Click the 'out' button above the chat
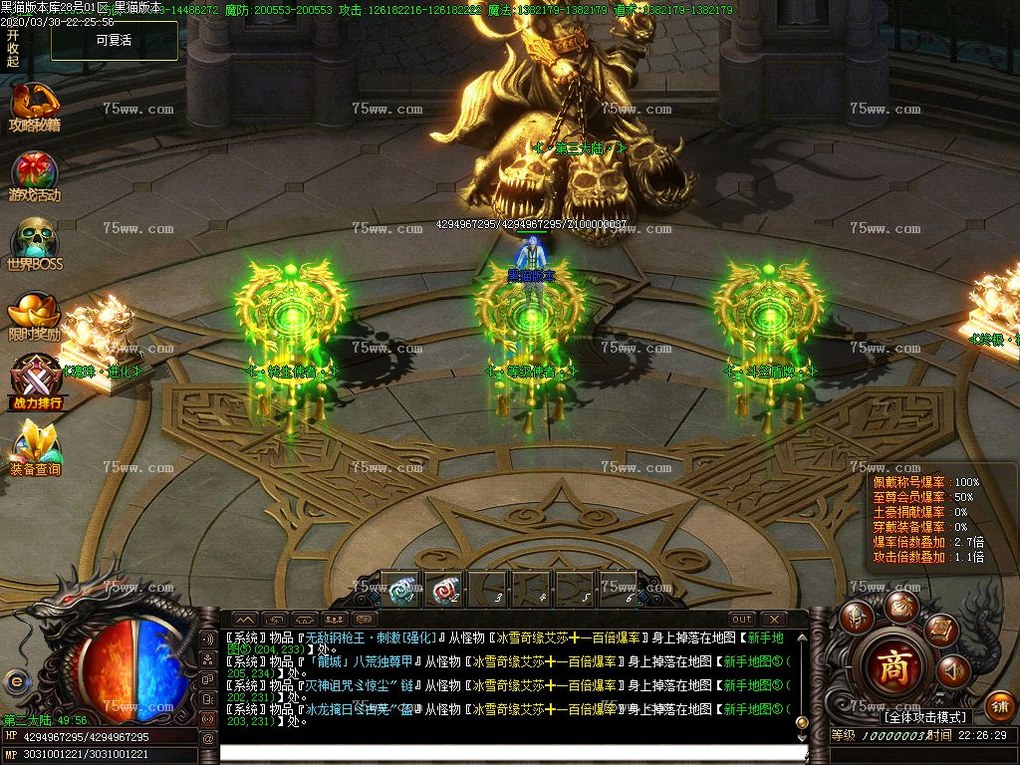1020x765 pixels. 741,619
